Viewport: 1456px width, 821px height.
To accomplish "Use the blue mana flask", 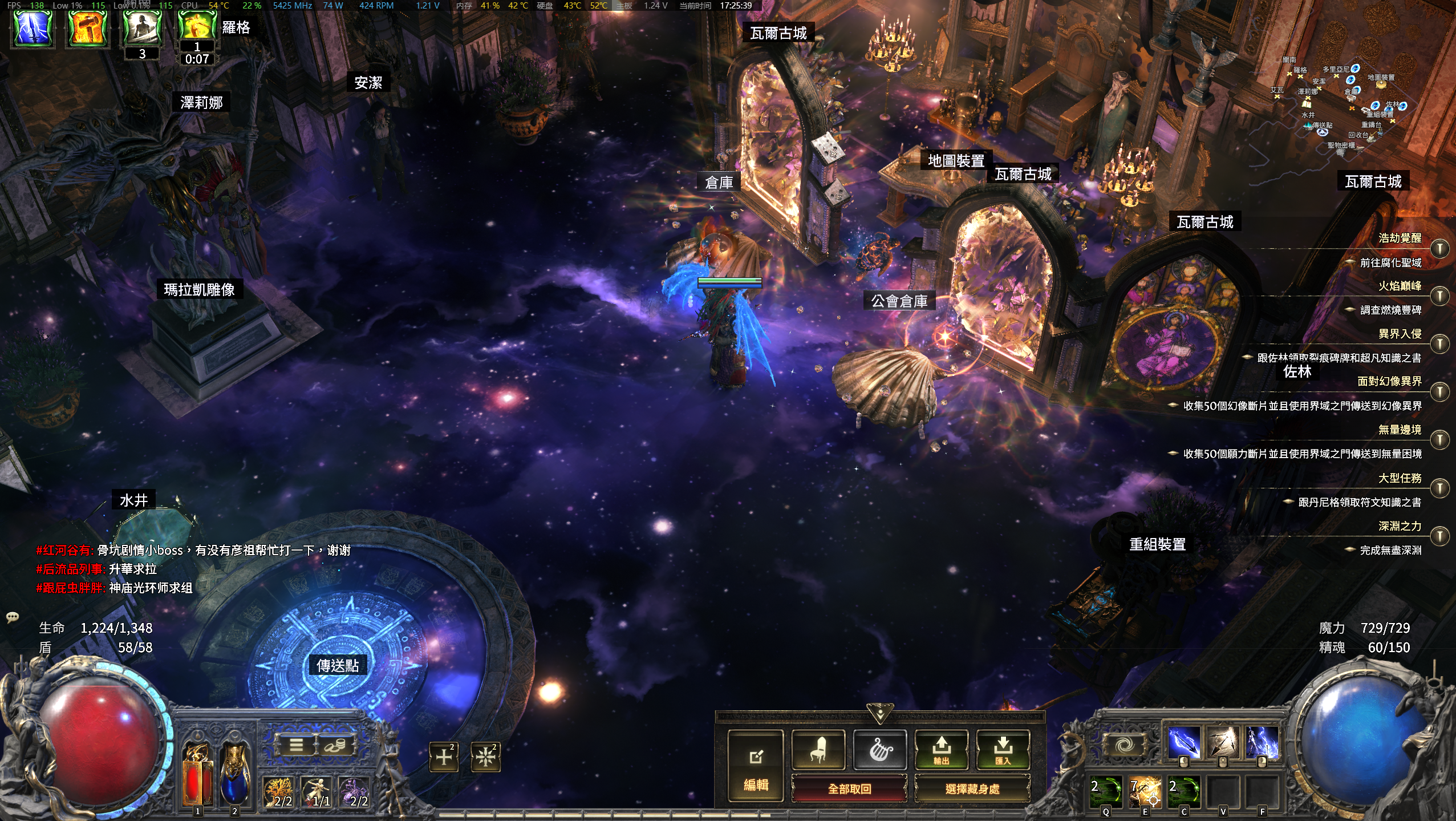I will pyautogui.click(x=234, y=775).
